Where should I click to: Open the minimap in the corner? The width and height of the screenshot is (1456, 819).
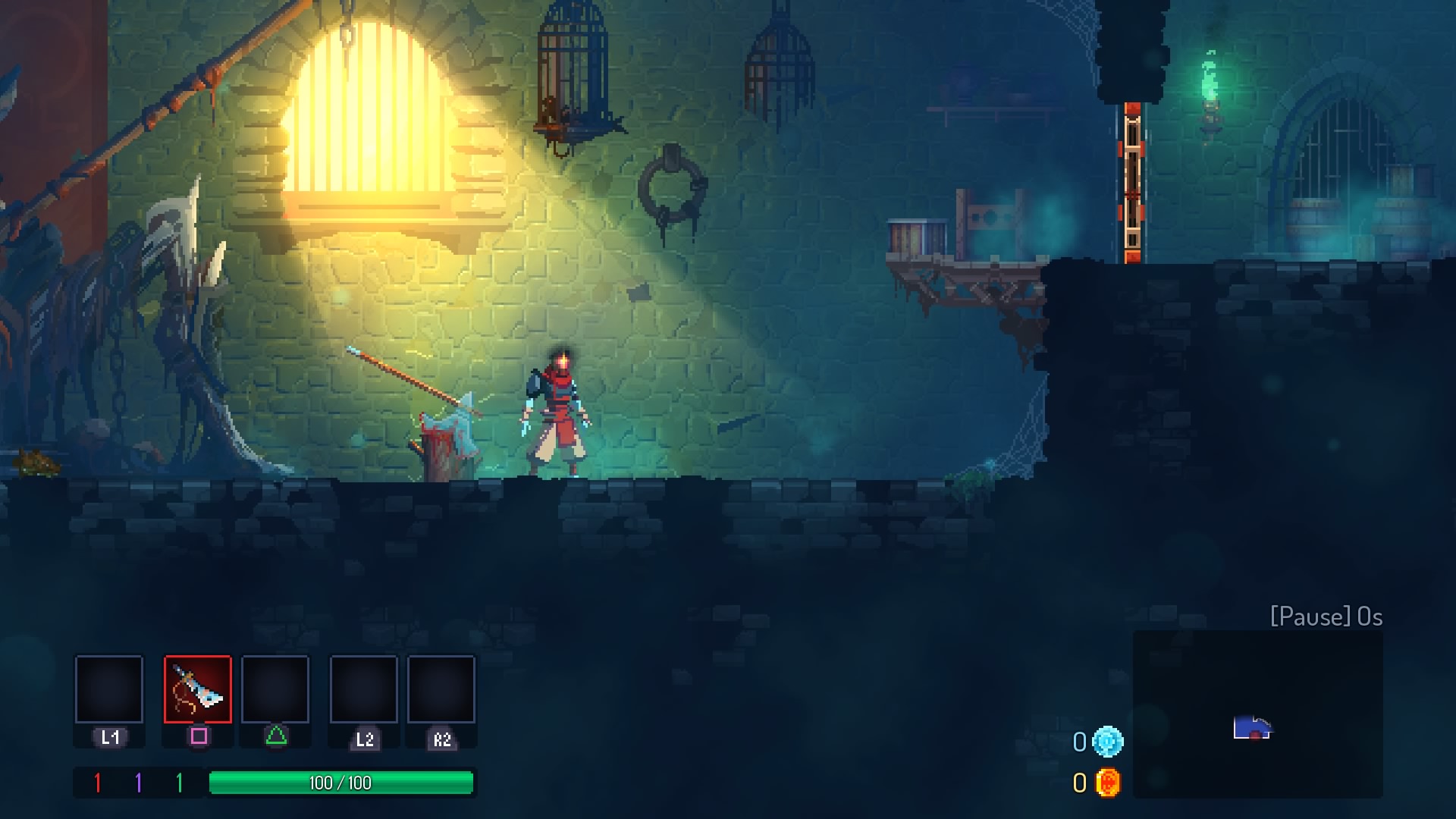tap(1257, 714)
